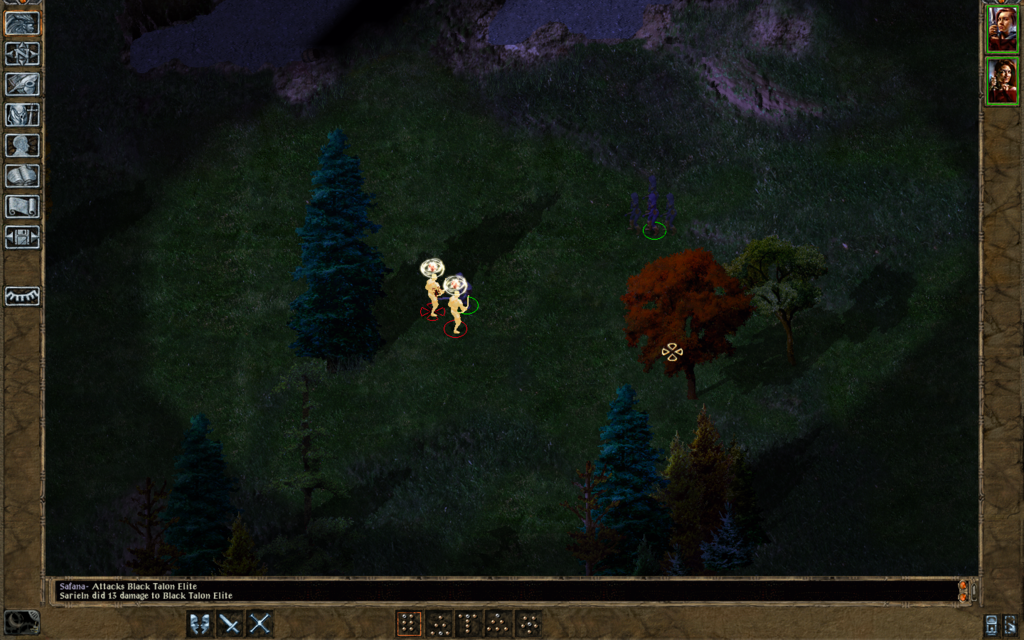Image resolution: width=1024 pixels, height=640 pixels.
Task: Toggle the clock pause icon in corner
Action: (22, 622)
